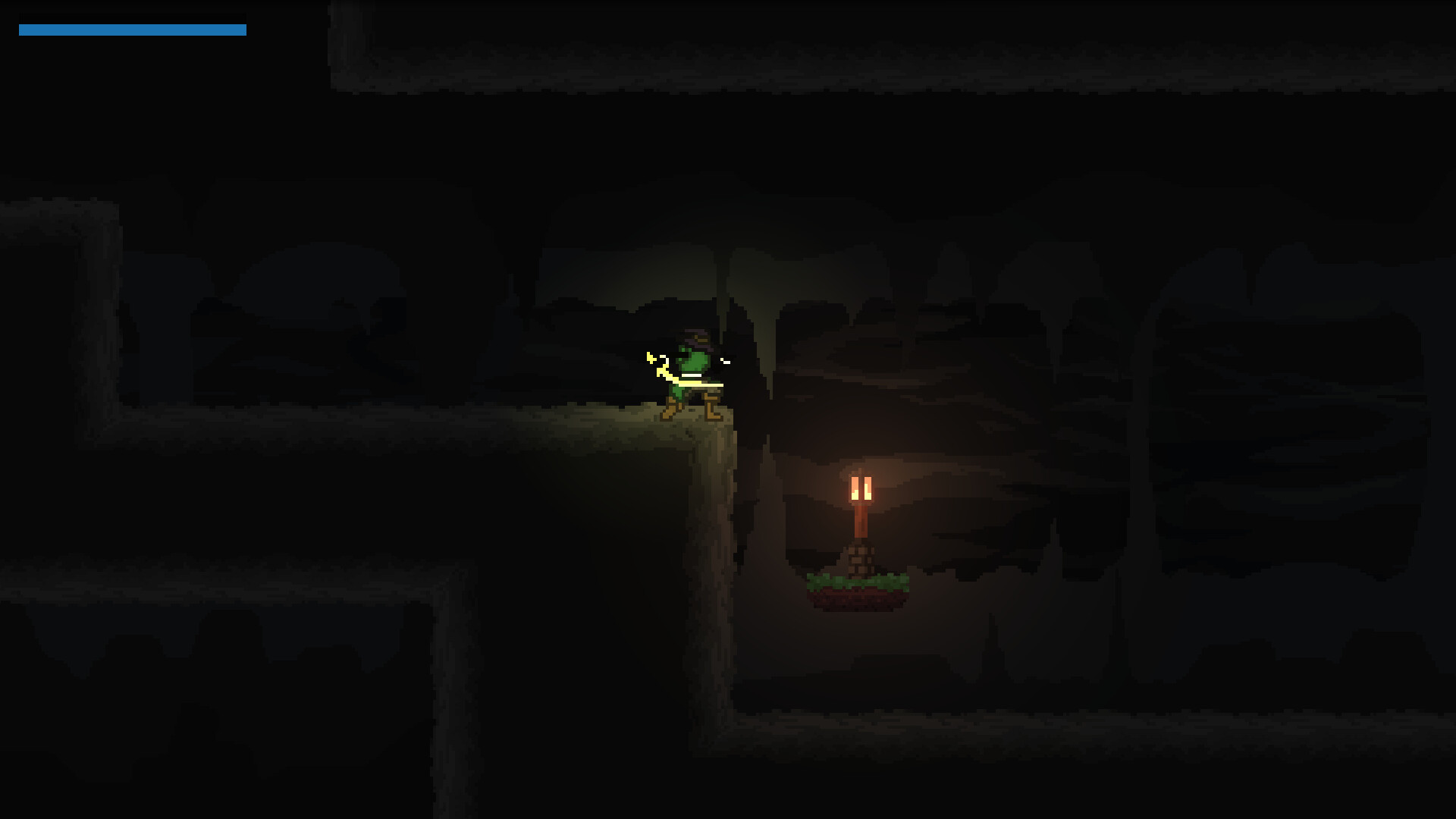Viewport: 1456px width, 819px height.
Task: Click the frog hero character
Action: coord(692,372)
